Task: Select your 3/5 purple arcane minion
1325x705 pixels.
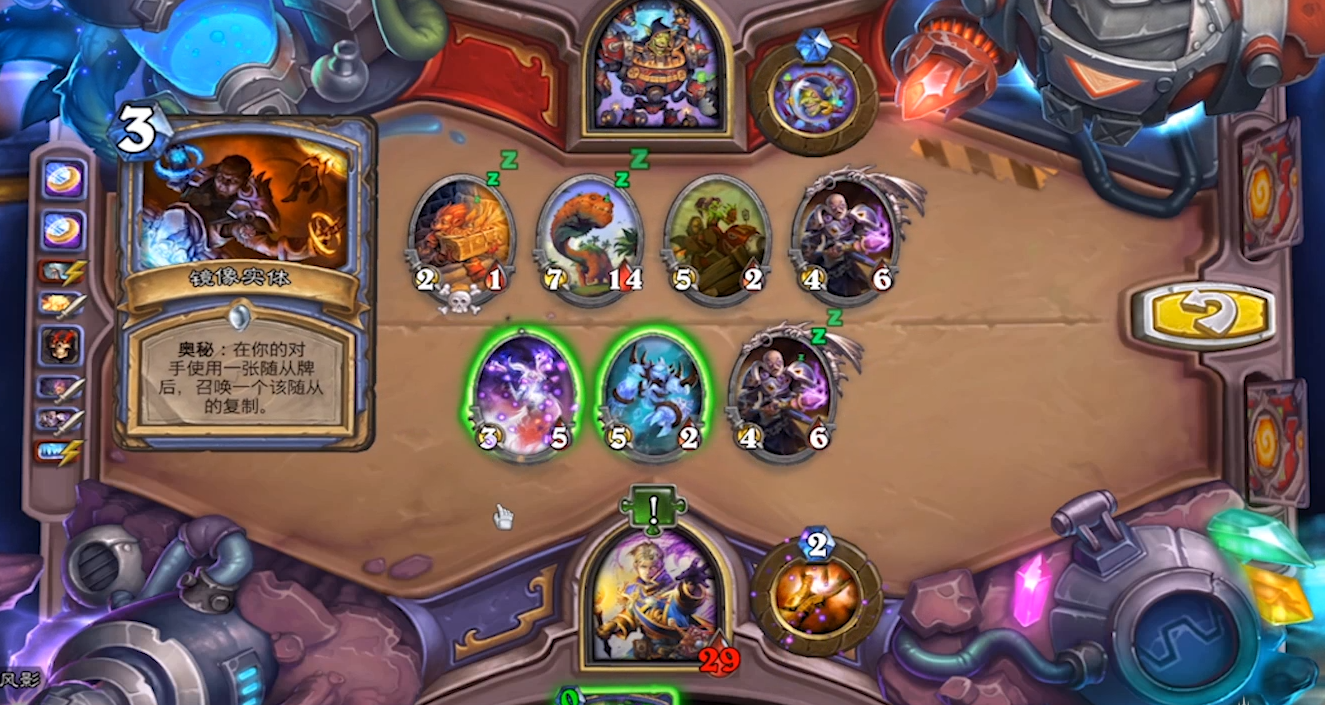Action: [x=521, y=395]
